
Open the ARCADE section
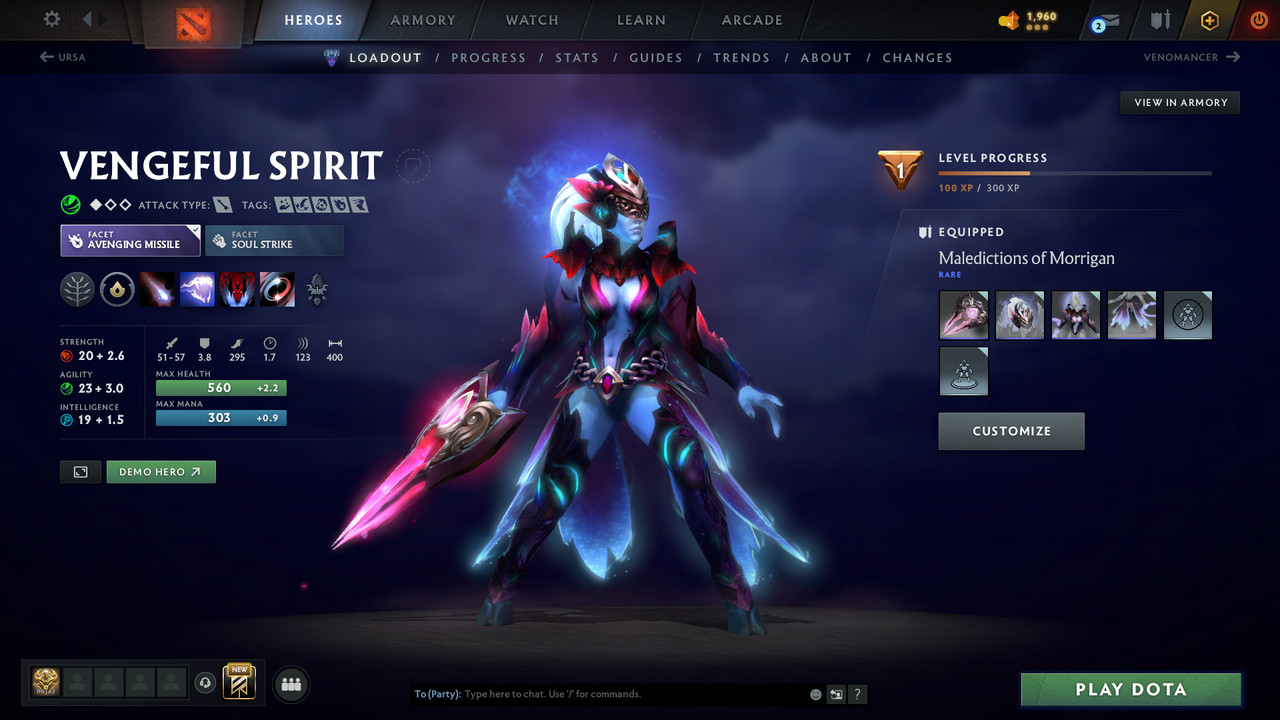tap(751, 20)
